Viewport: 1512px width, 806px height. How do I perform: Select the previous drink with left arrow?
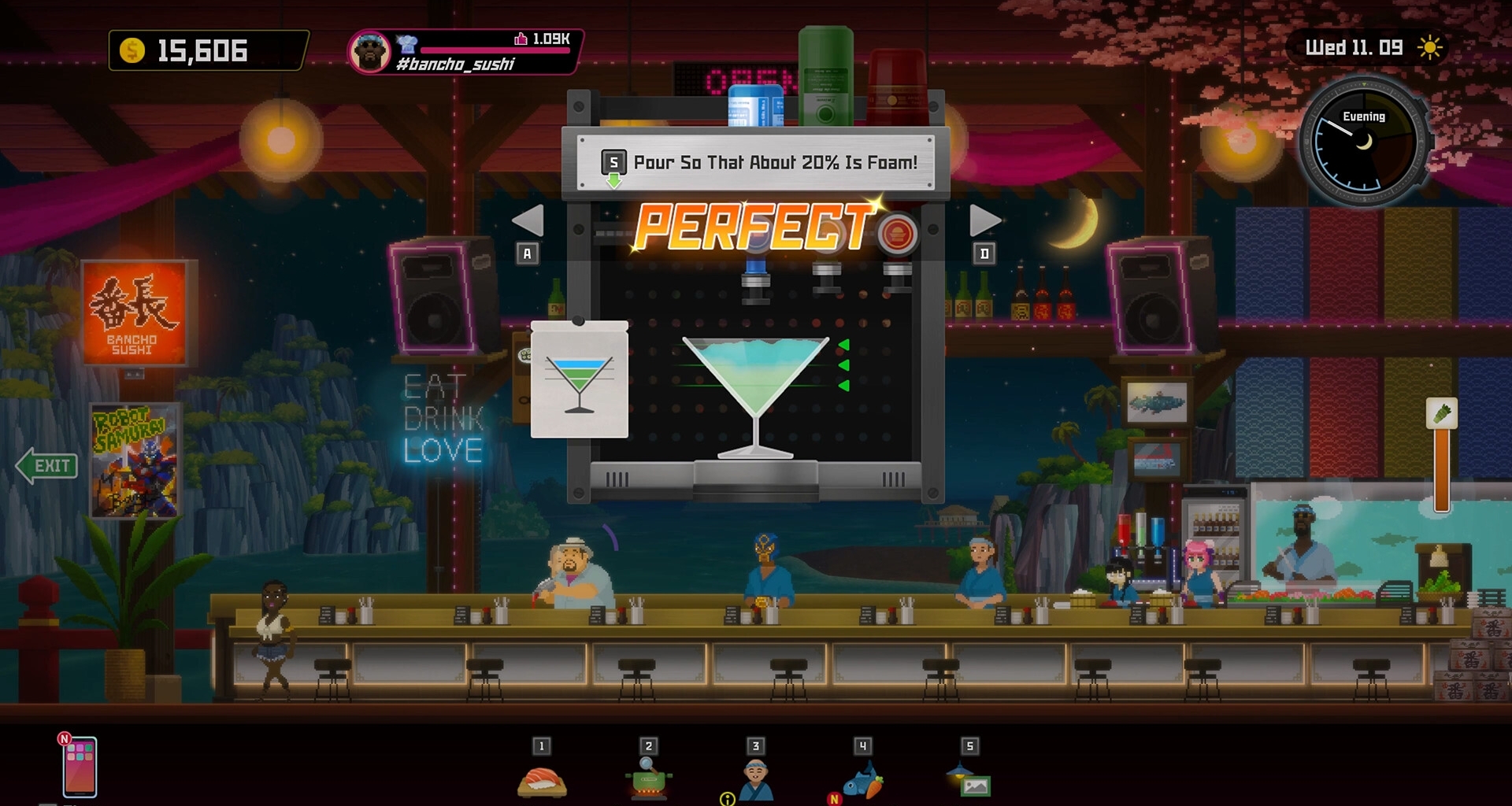coord(528,221)
